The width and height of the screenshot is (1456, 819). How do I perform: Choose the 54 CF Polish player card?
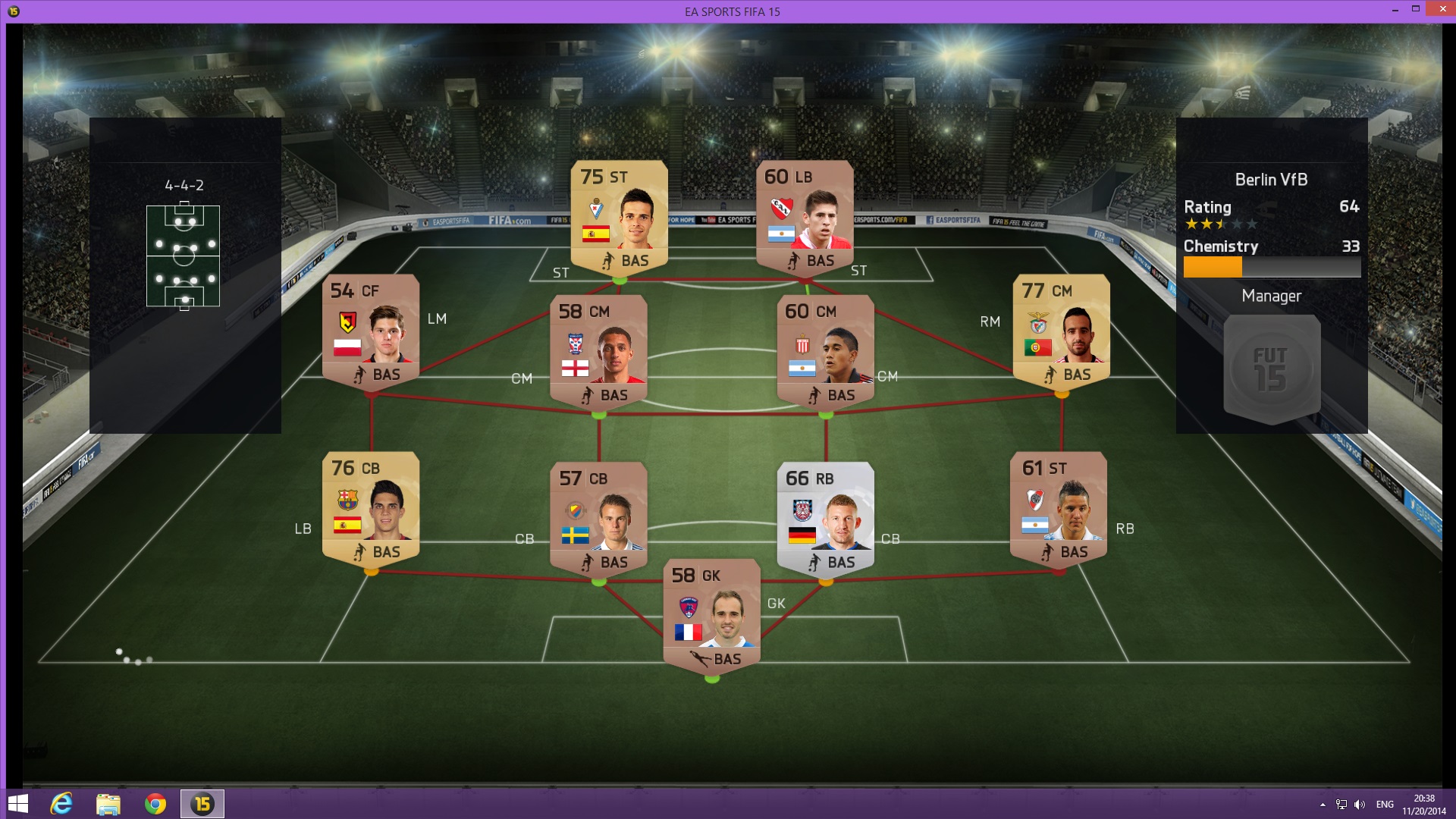click(371, 331)
